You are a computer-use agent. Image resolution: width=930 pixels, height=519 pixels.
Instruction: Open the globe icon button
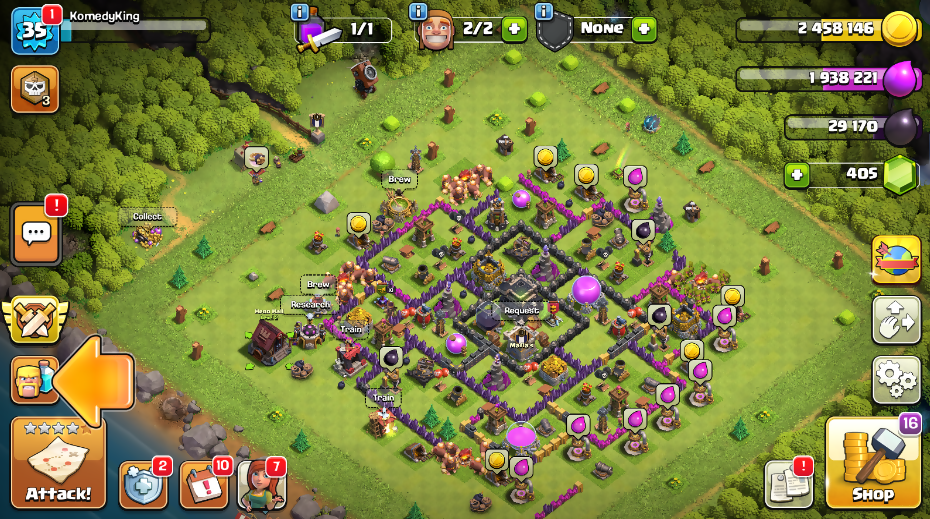(x=896, y=260)
